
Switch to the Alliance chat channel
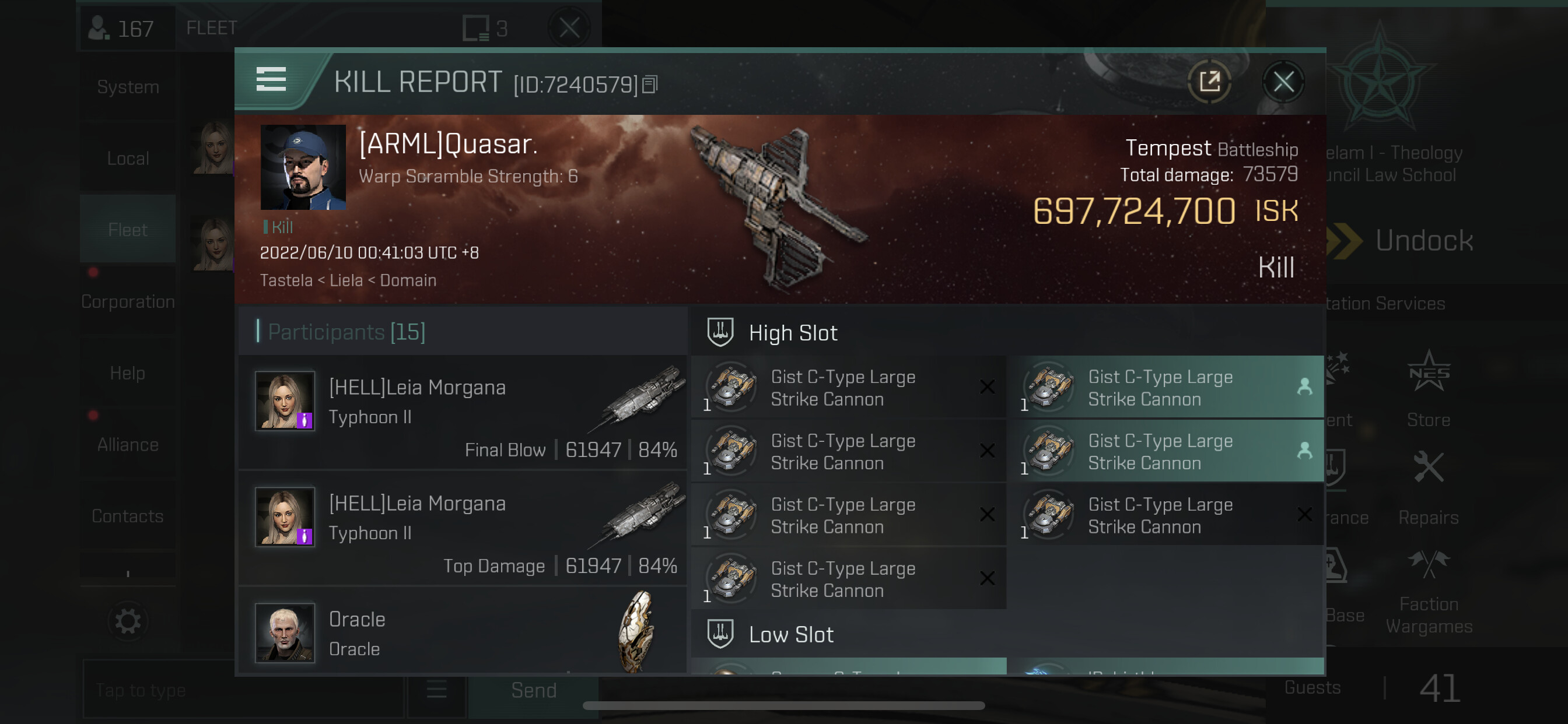[x=128, y=445]
